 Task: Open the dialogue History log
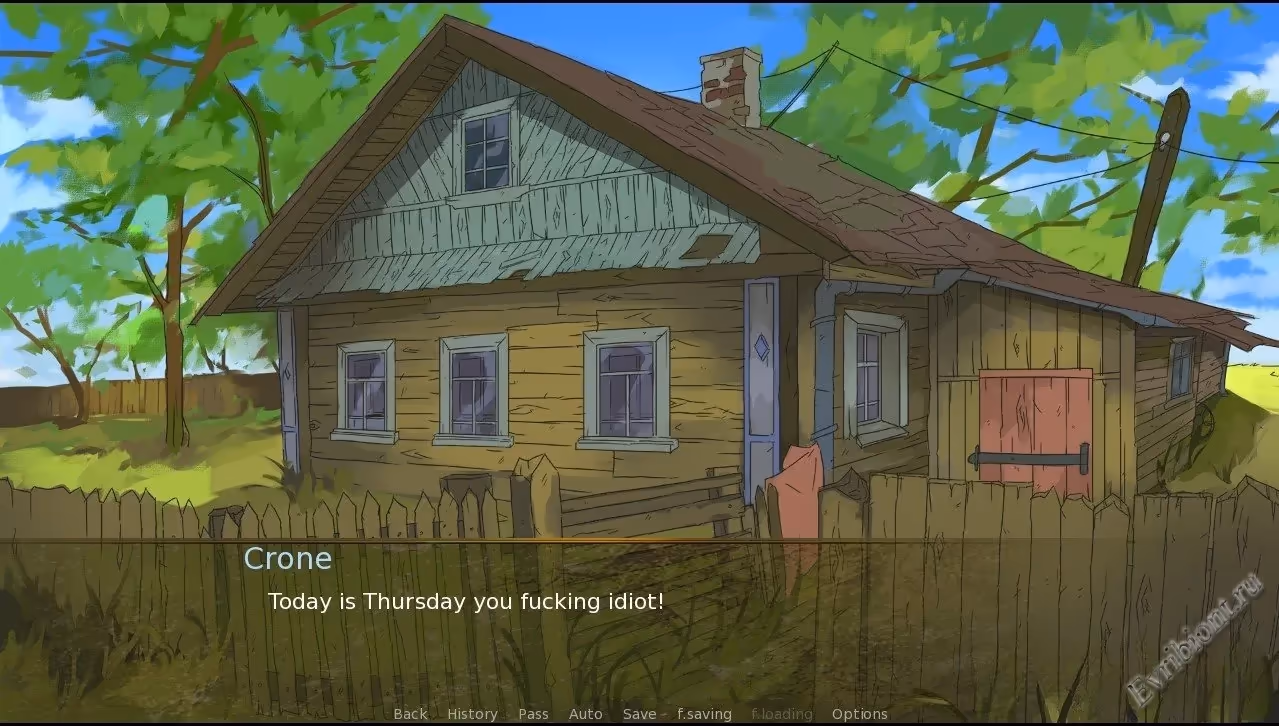[472, 714]
